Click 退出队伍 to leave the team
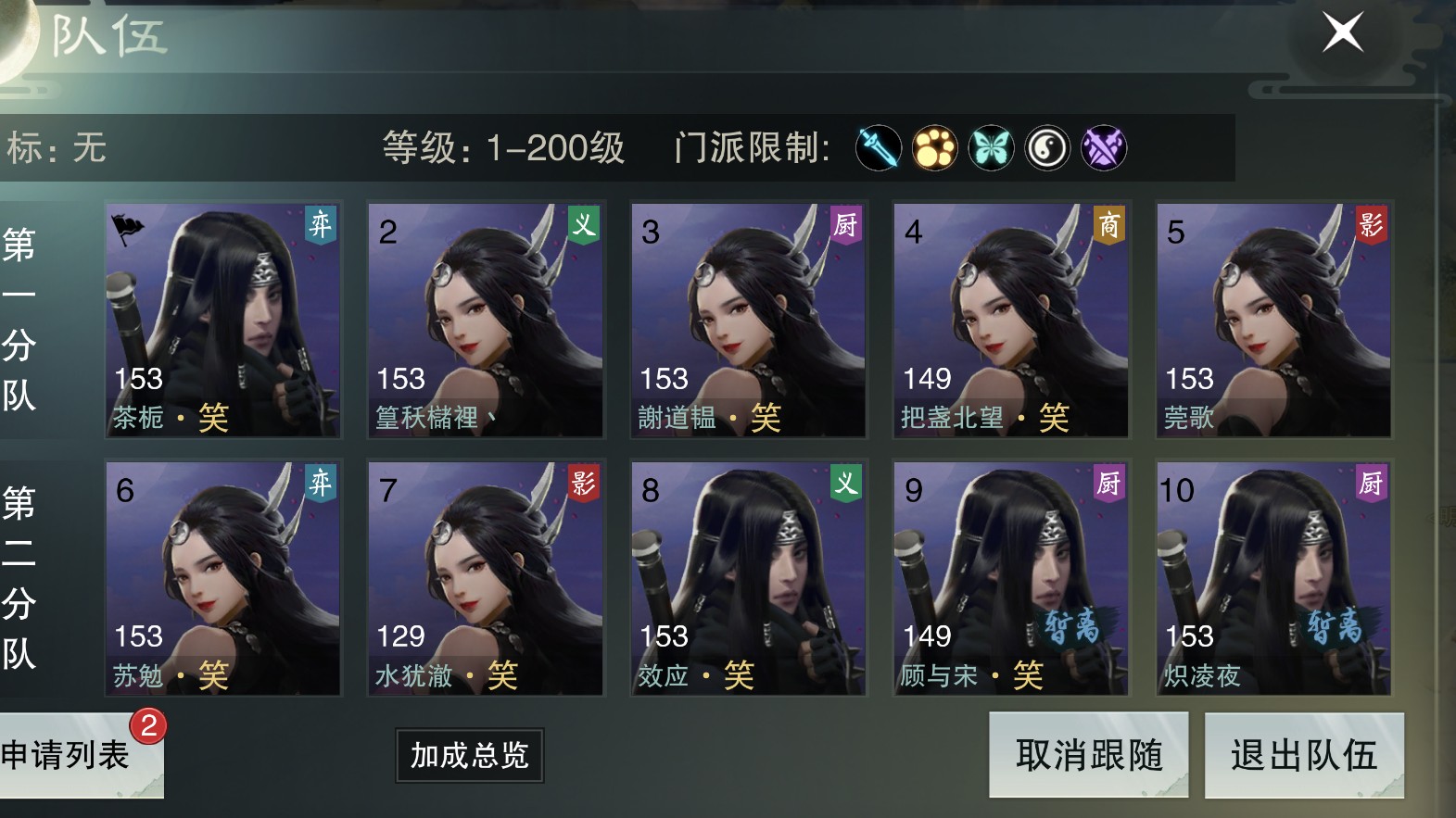Screen dimensions: 1456x818 click(x=1304, y=757)
